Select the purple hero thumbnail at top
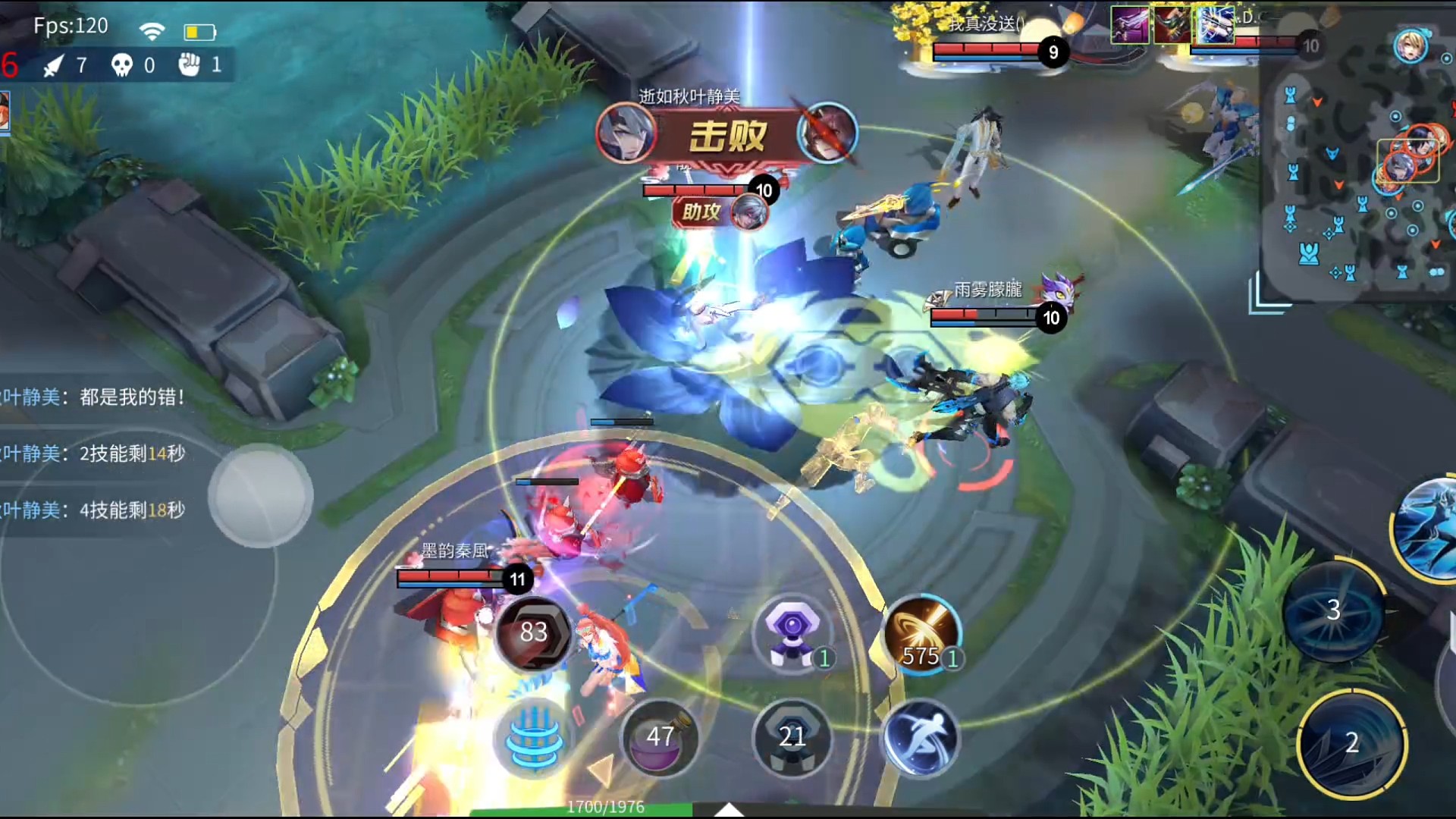Viewport: 1456px width, 819px height. [x=1130, y=25]
